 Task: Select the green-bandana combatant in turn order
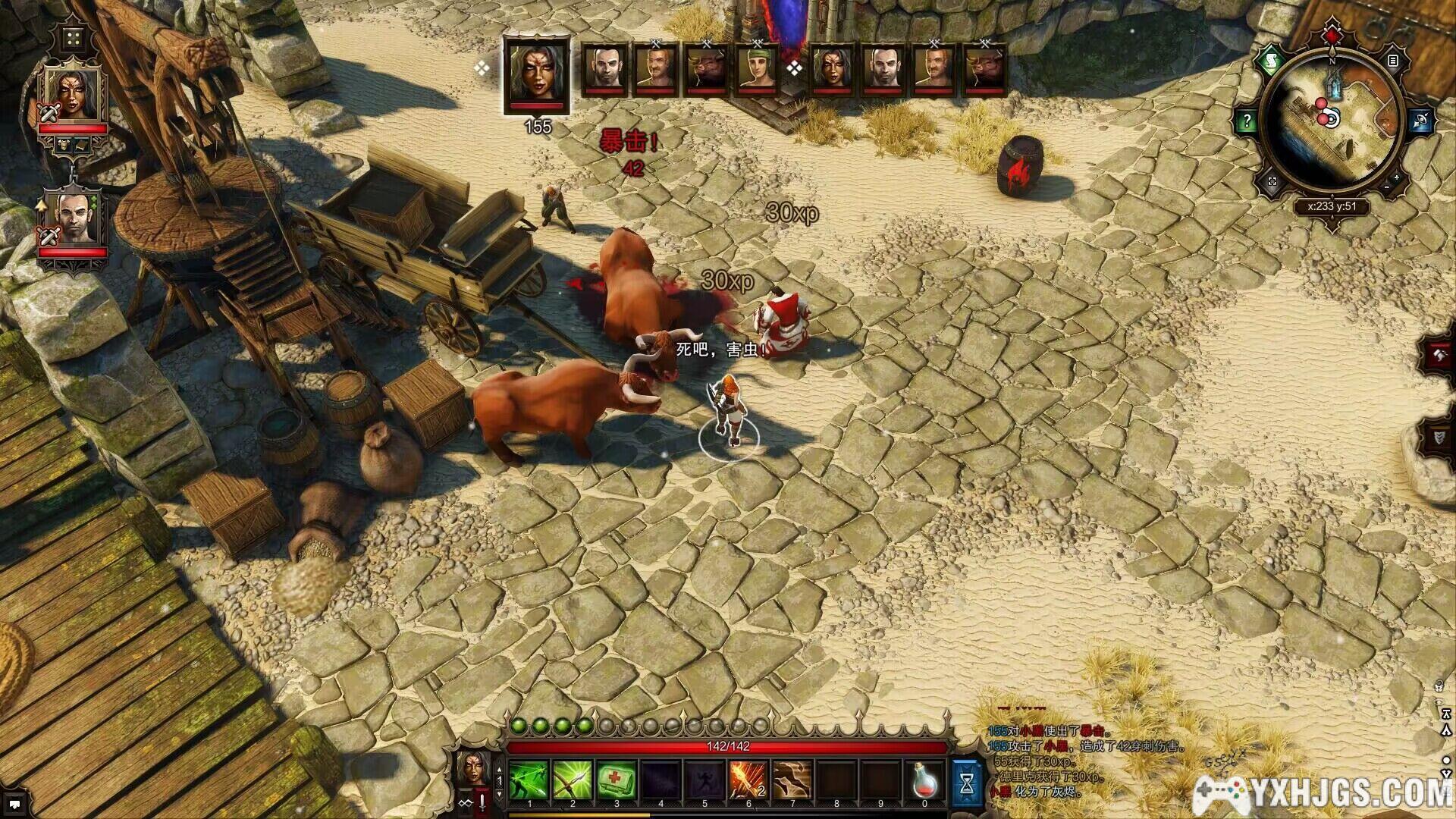755,70
